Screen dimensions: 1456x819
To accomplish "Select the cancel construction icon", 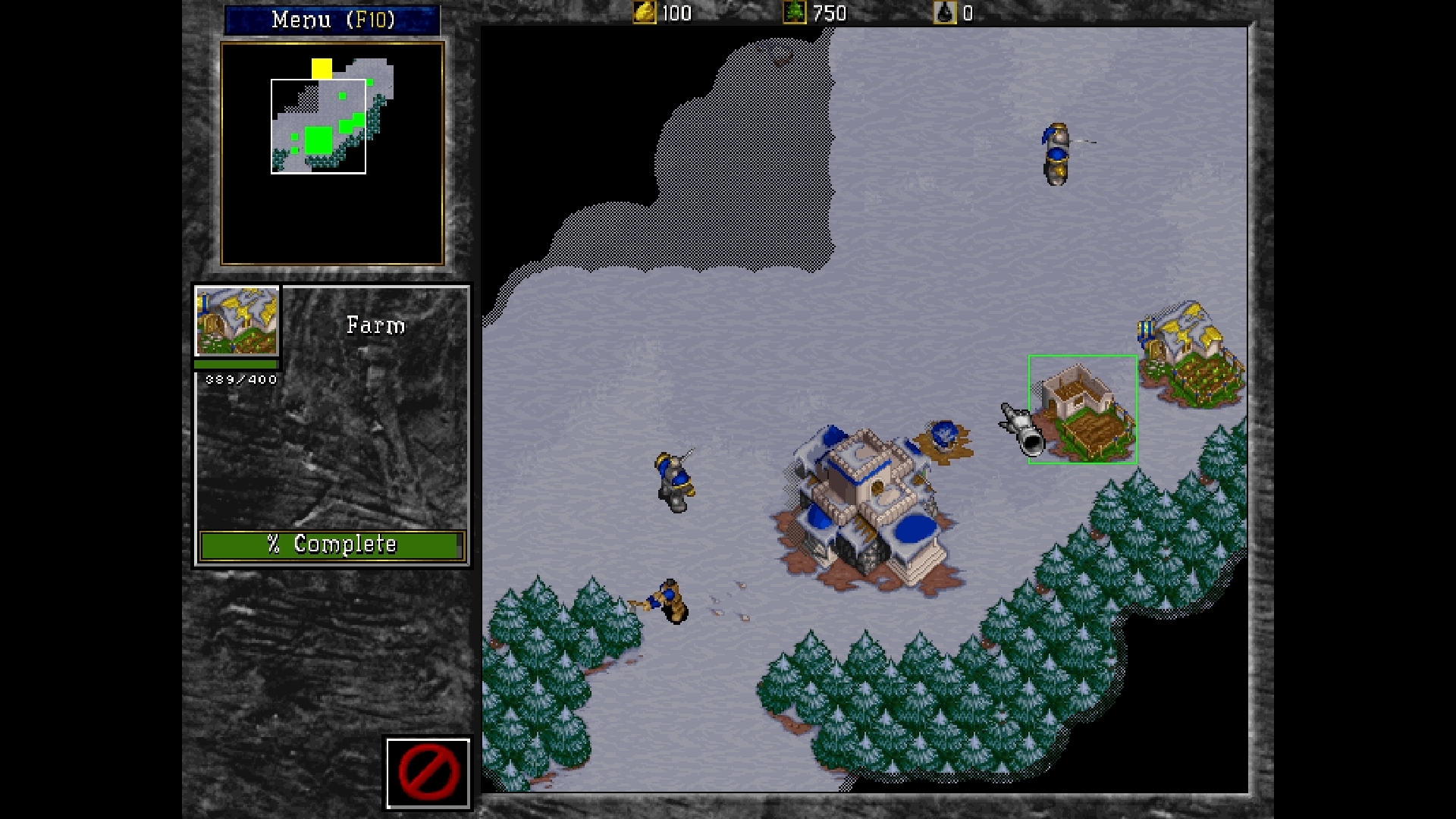I will click(428, 772).
